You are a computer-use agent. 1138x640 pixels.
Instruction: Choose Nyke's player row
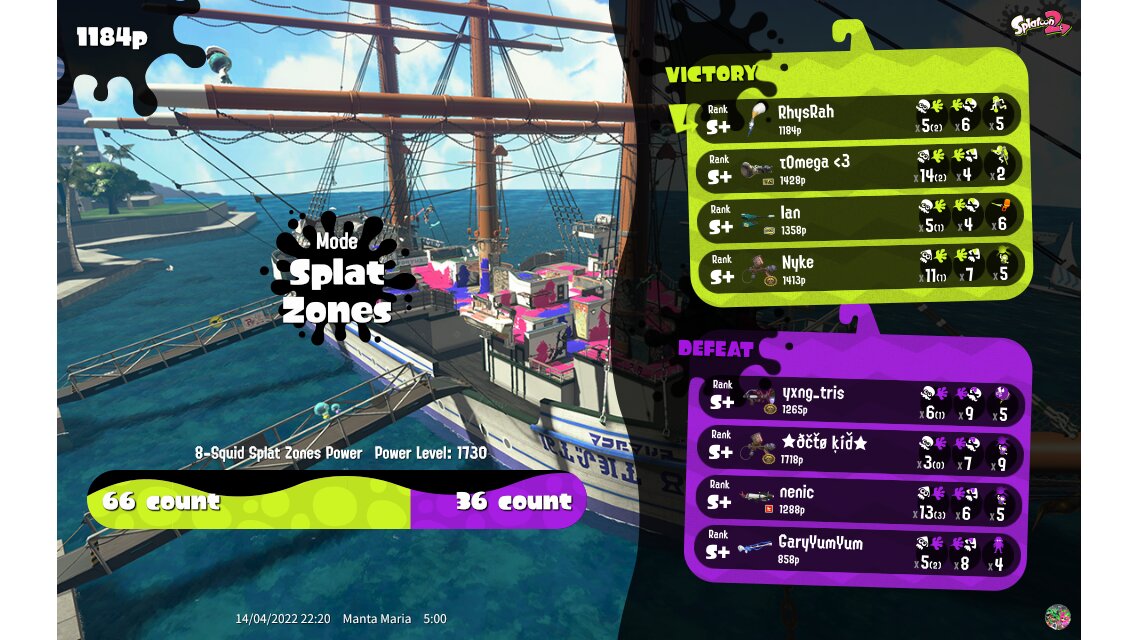[860, 268]
